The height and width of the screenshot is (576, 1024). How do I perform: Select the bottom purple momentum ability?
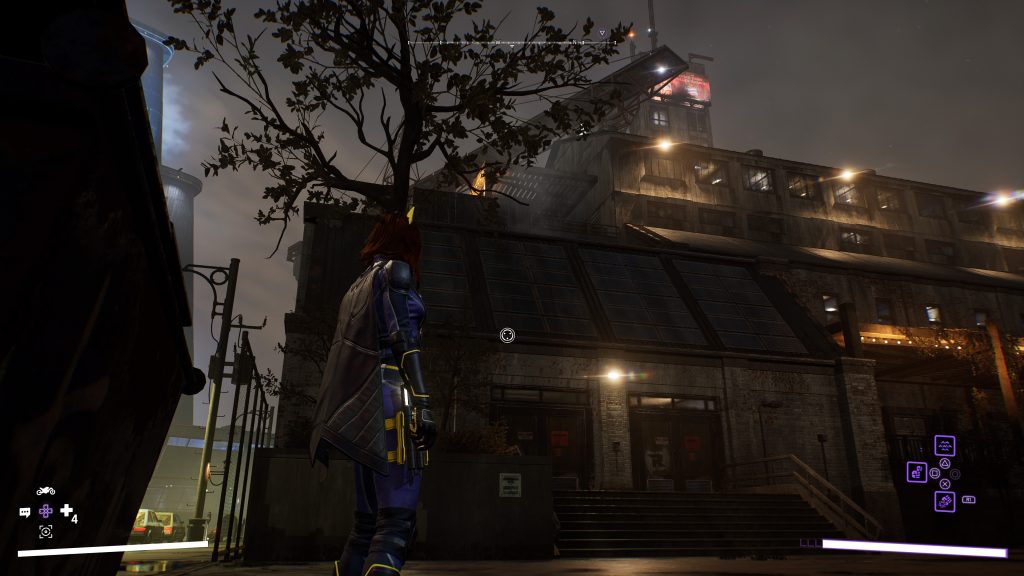(944, 501)
